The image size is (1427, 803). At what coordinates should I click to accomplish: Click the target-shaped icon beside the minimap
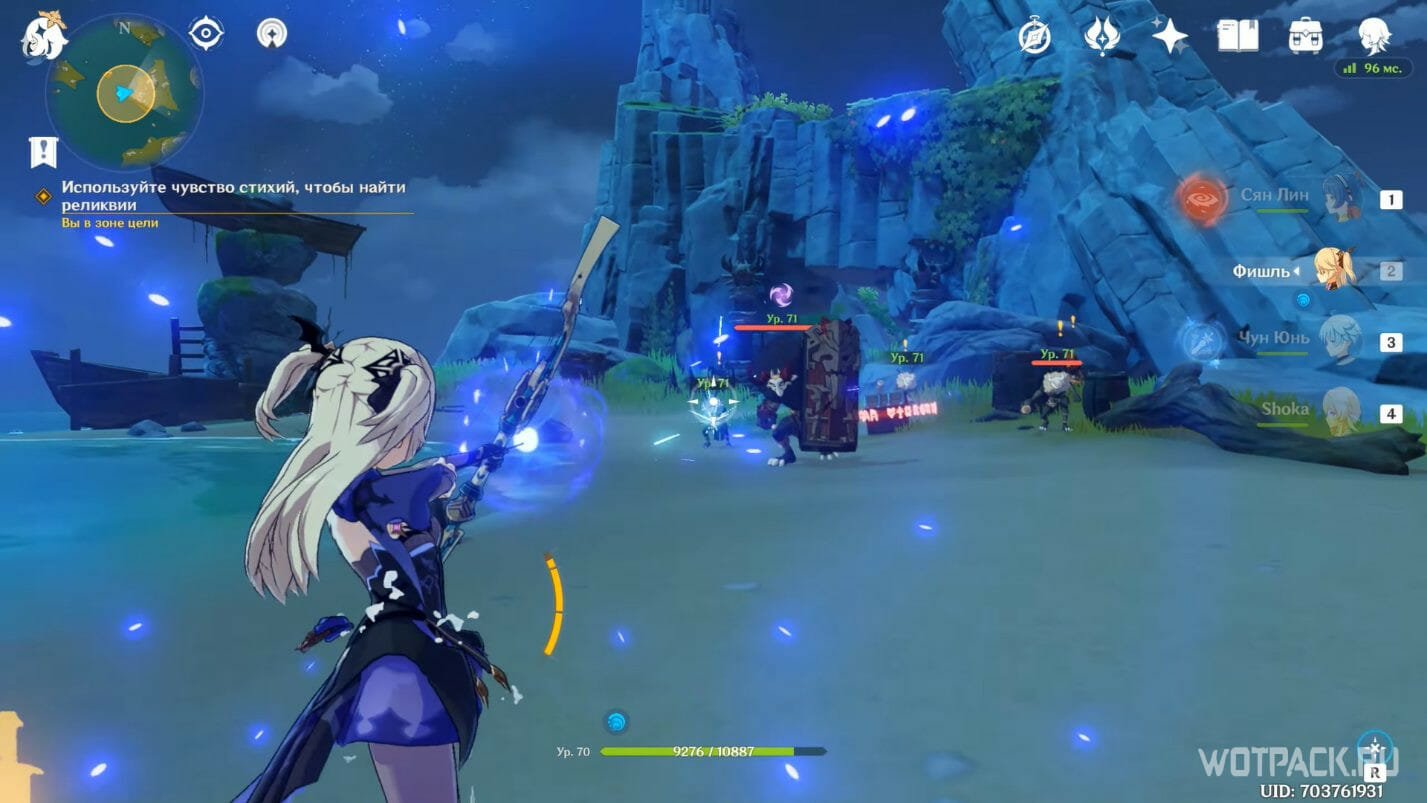click(206, 34)
